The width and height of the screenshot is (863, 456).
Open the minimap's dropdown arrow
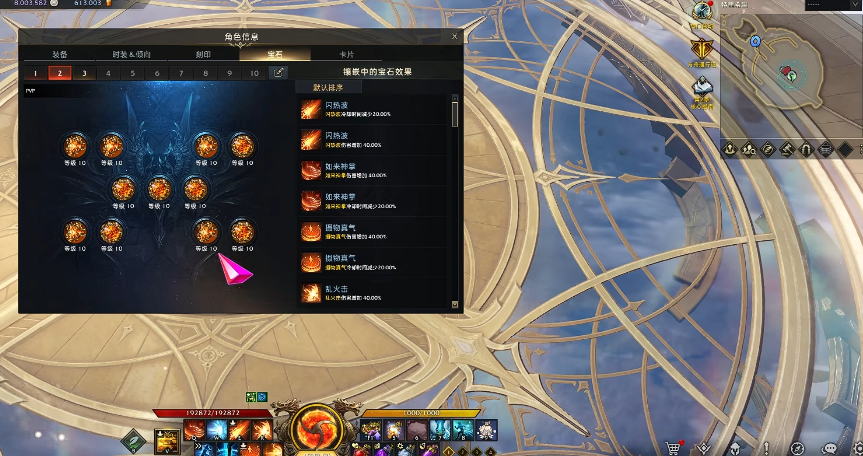pos(855,6)
